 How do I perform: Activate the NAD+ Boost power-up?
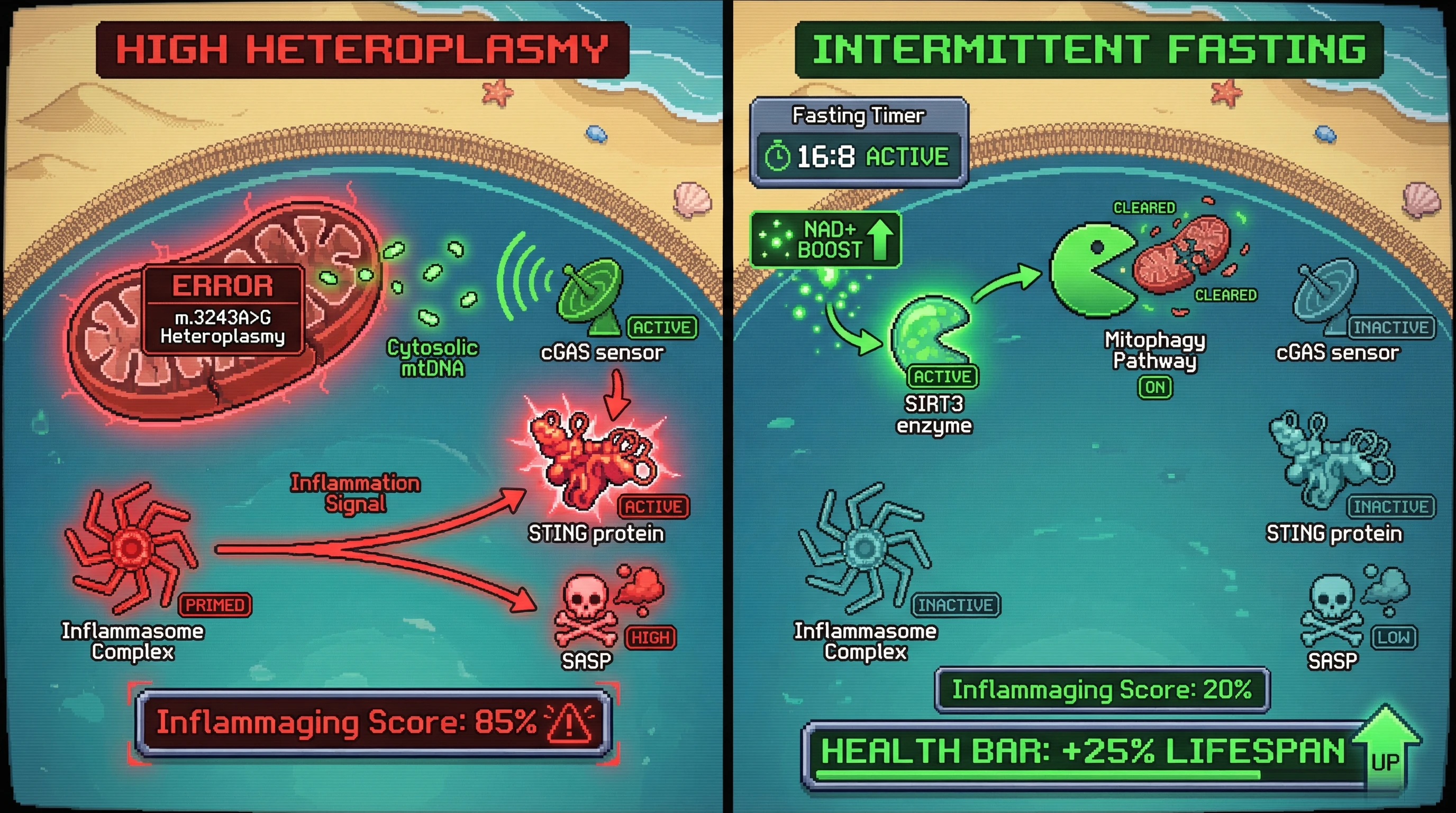click(x=826, y=240)
